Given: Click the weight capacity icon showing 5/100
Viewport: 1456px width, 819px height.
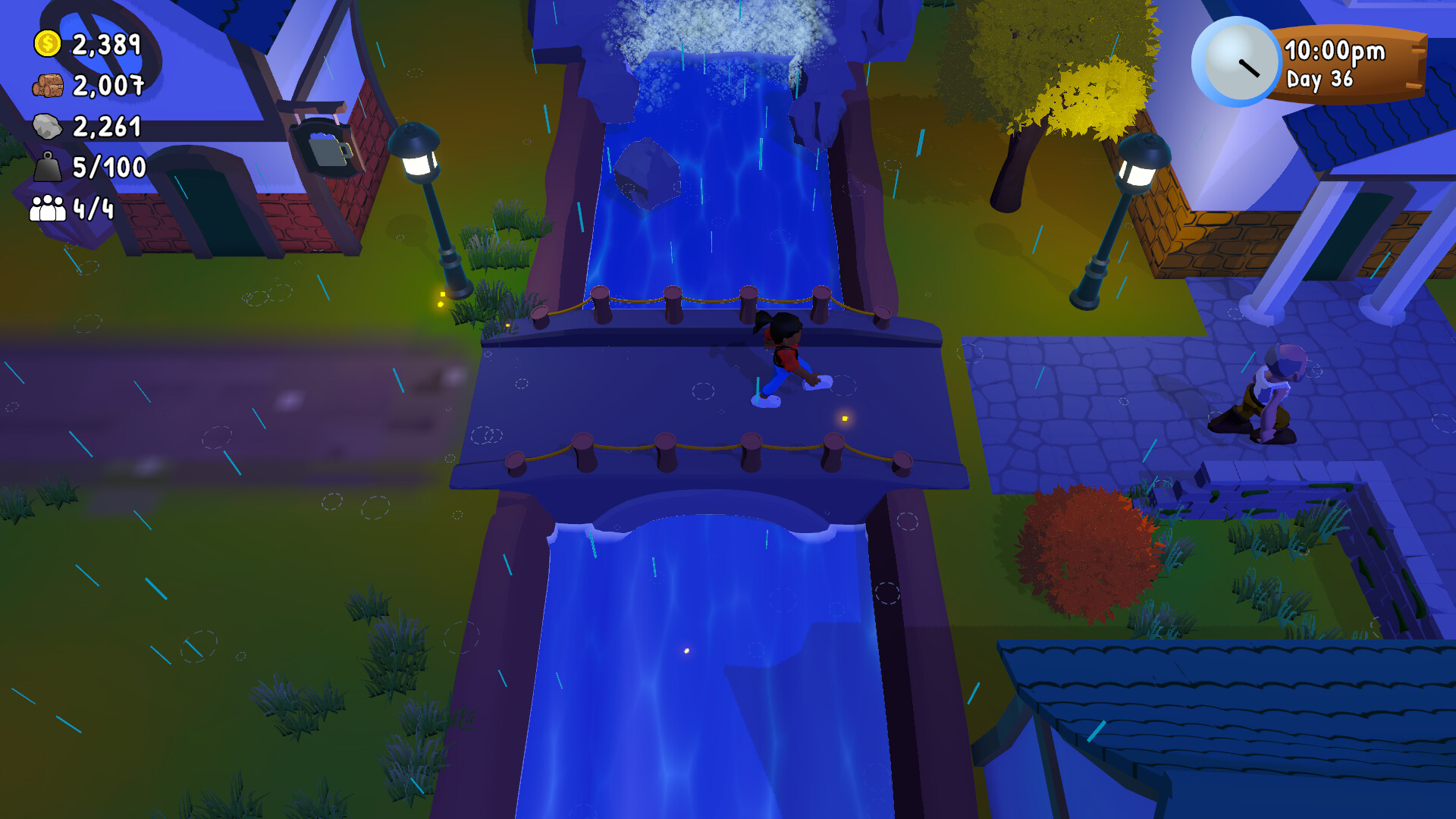Looking at the screenshot, I should tap(47, 168).
